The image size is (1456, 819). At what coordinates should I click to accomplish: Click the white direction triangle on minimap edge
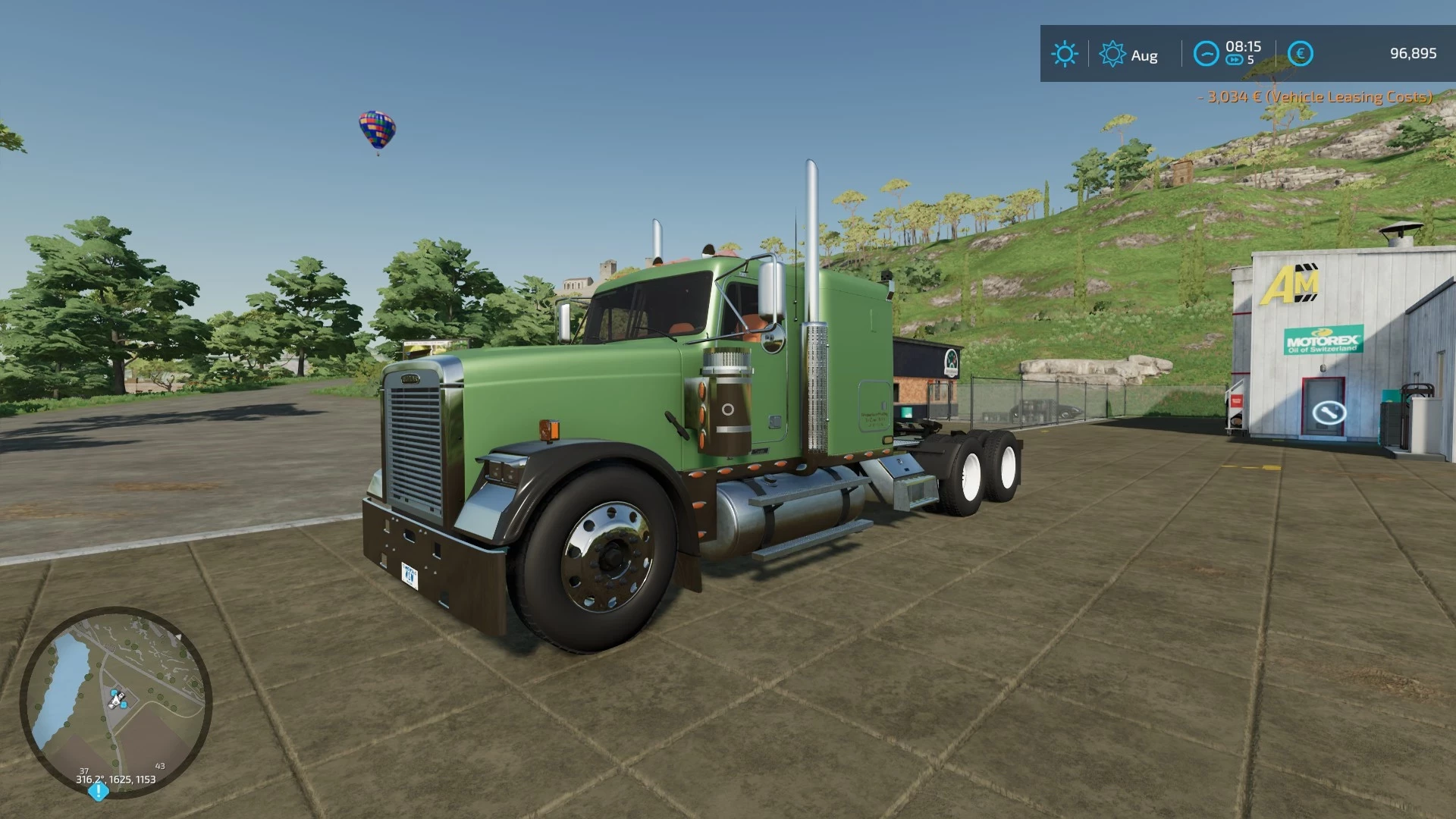tap(179, 636)
